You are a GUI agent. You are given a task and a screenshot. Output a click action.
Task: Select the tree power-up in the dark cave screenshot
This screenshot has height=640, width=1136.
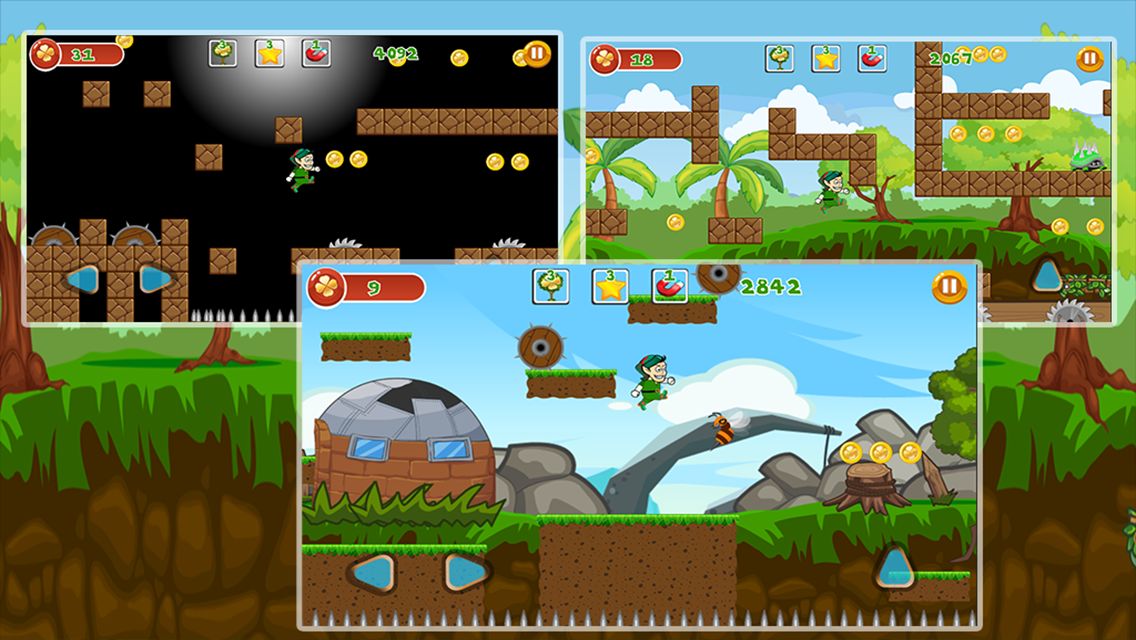[x=223, y=54]
